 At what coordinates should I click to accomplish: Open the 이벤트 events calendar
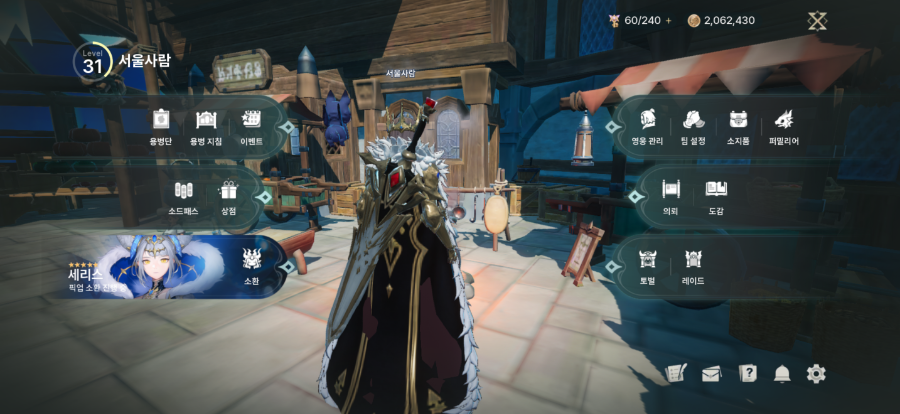251,126
